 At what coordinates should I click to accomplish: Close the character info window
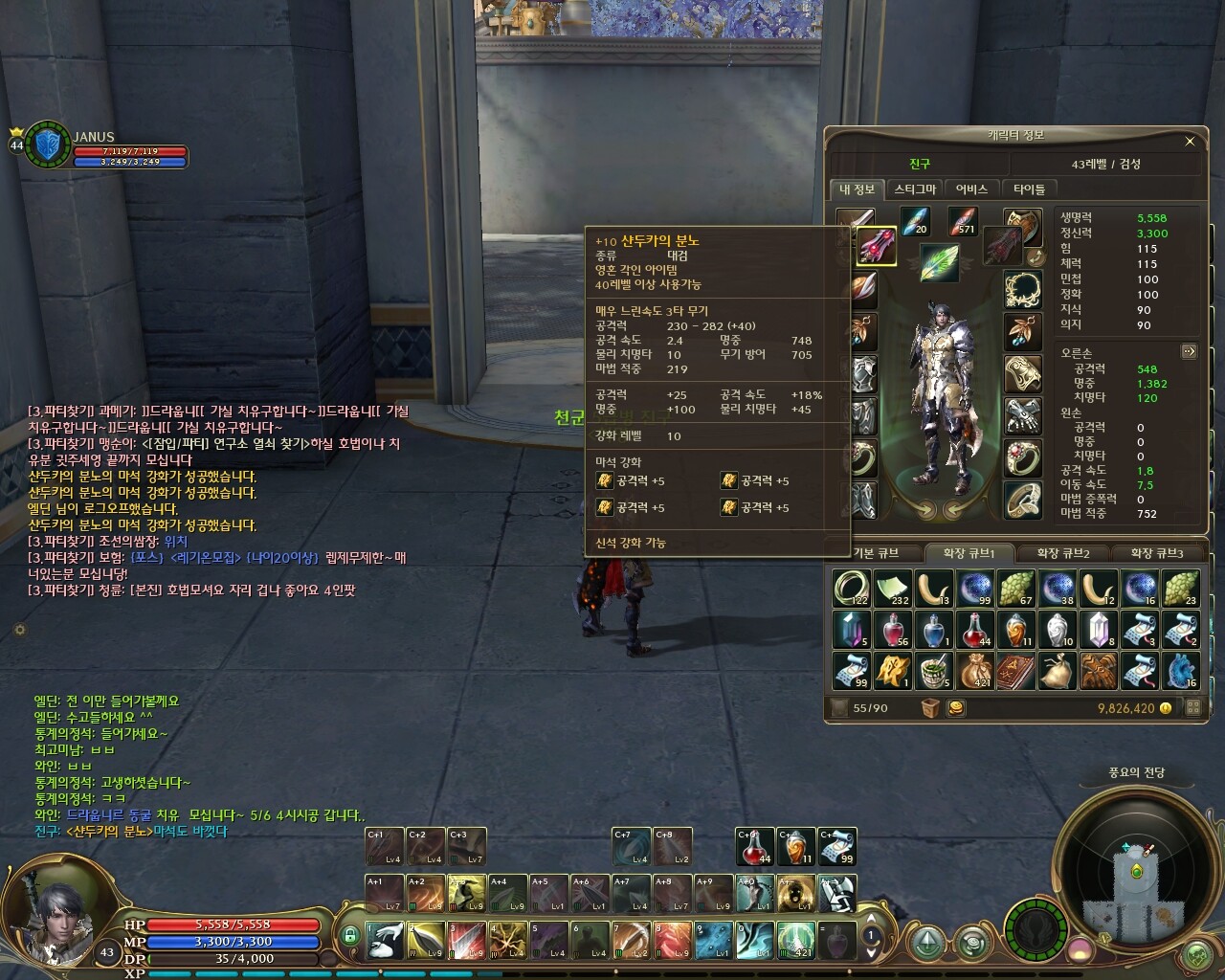[1190, 142]
